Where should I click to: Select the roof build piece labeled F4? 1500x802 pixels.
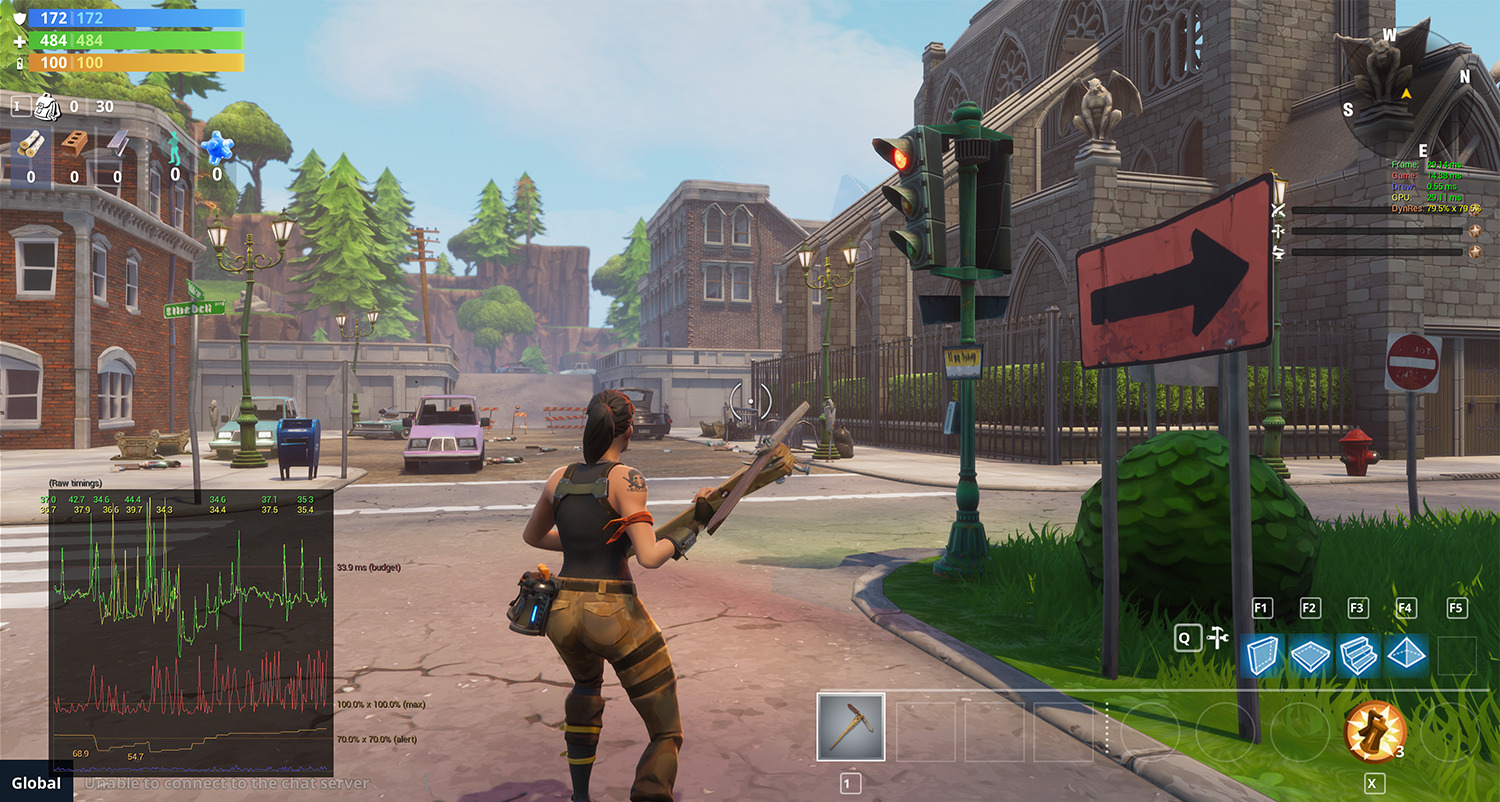[x=1406, y=652]
